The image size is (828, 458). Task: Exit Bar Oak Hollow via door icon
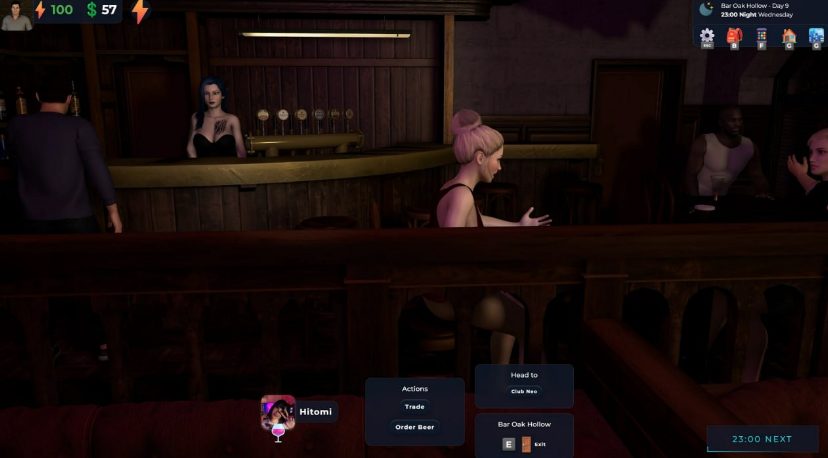click(x=526, y=443)
